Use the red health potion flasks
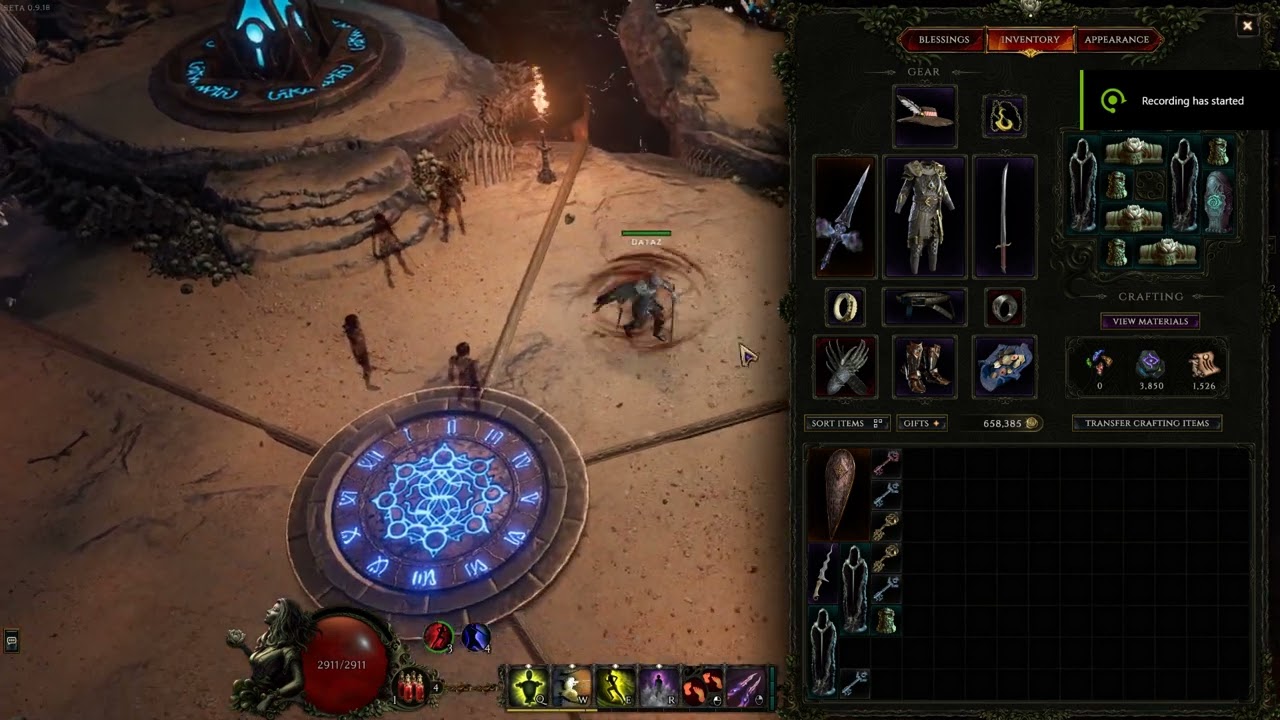The width and height of the screenshot is (1280, 720). point(410,688)
